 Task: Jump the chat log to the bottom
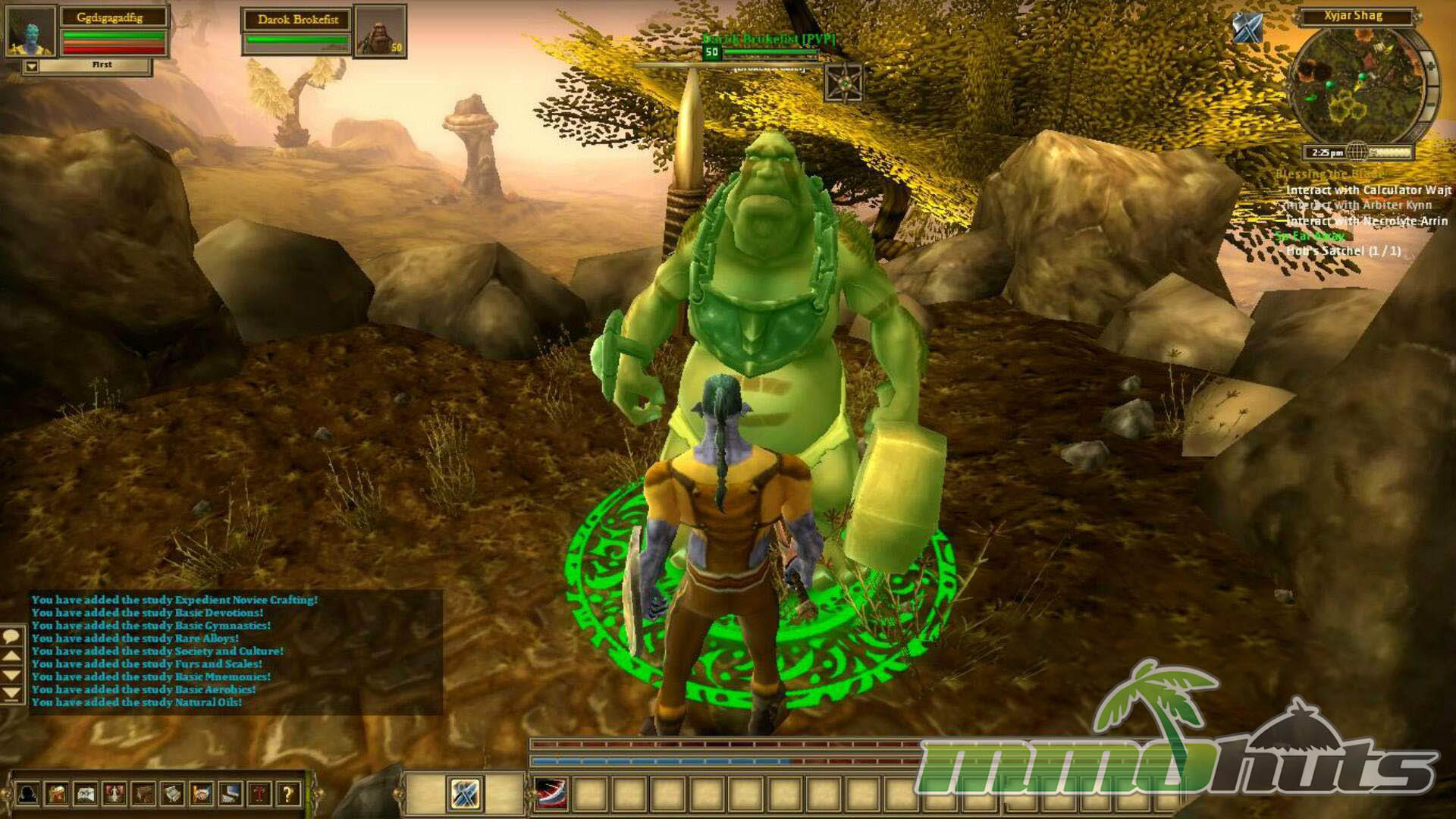tap(11, 693)
